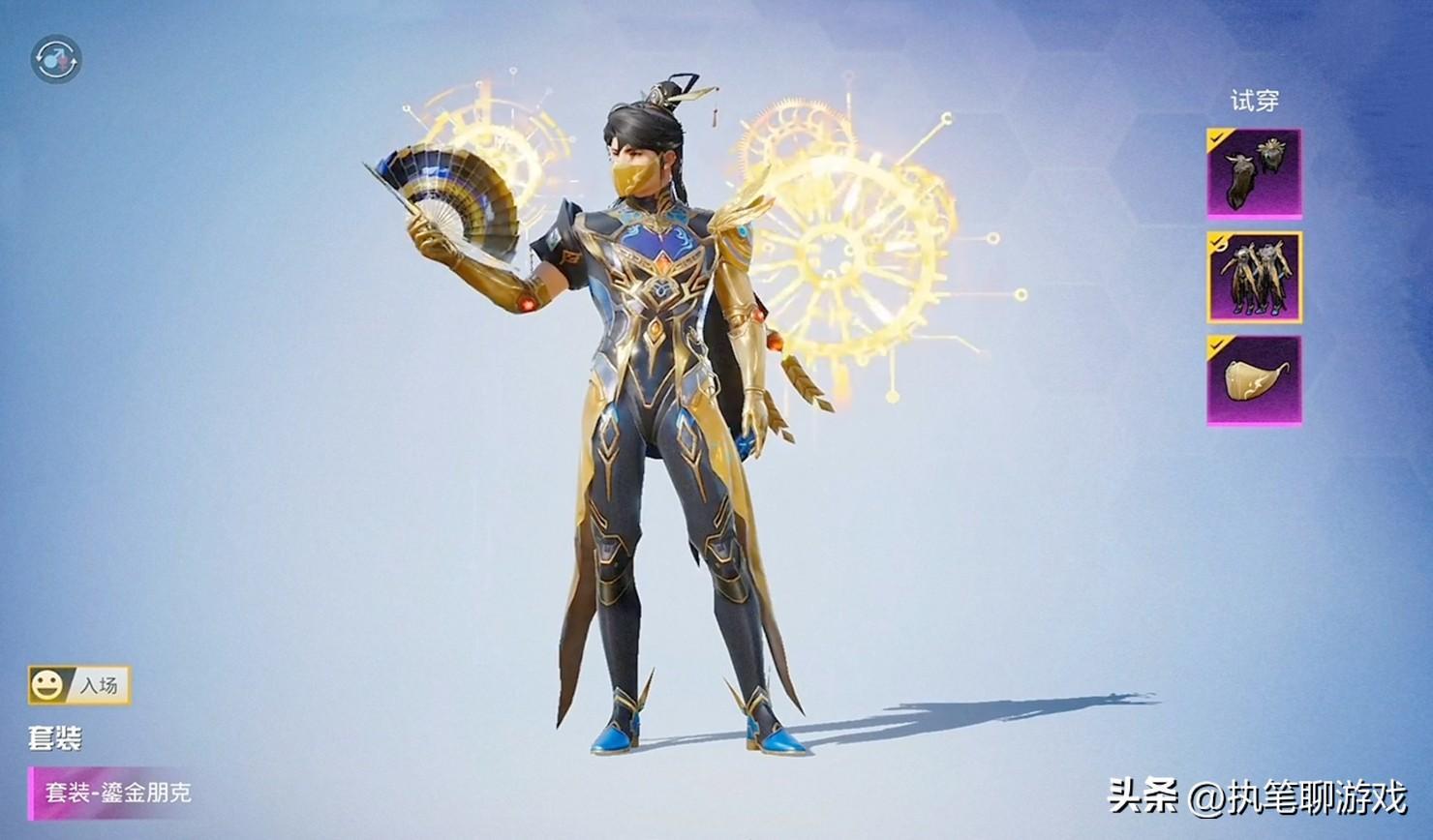This screenshot has width=1433, height=840.
Task: Choose the golden face mask item
Action: point(1254,380)
